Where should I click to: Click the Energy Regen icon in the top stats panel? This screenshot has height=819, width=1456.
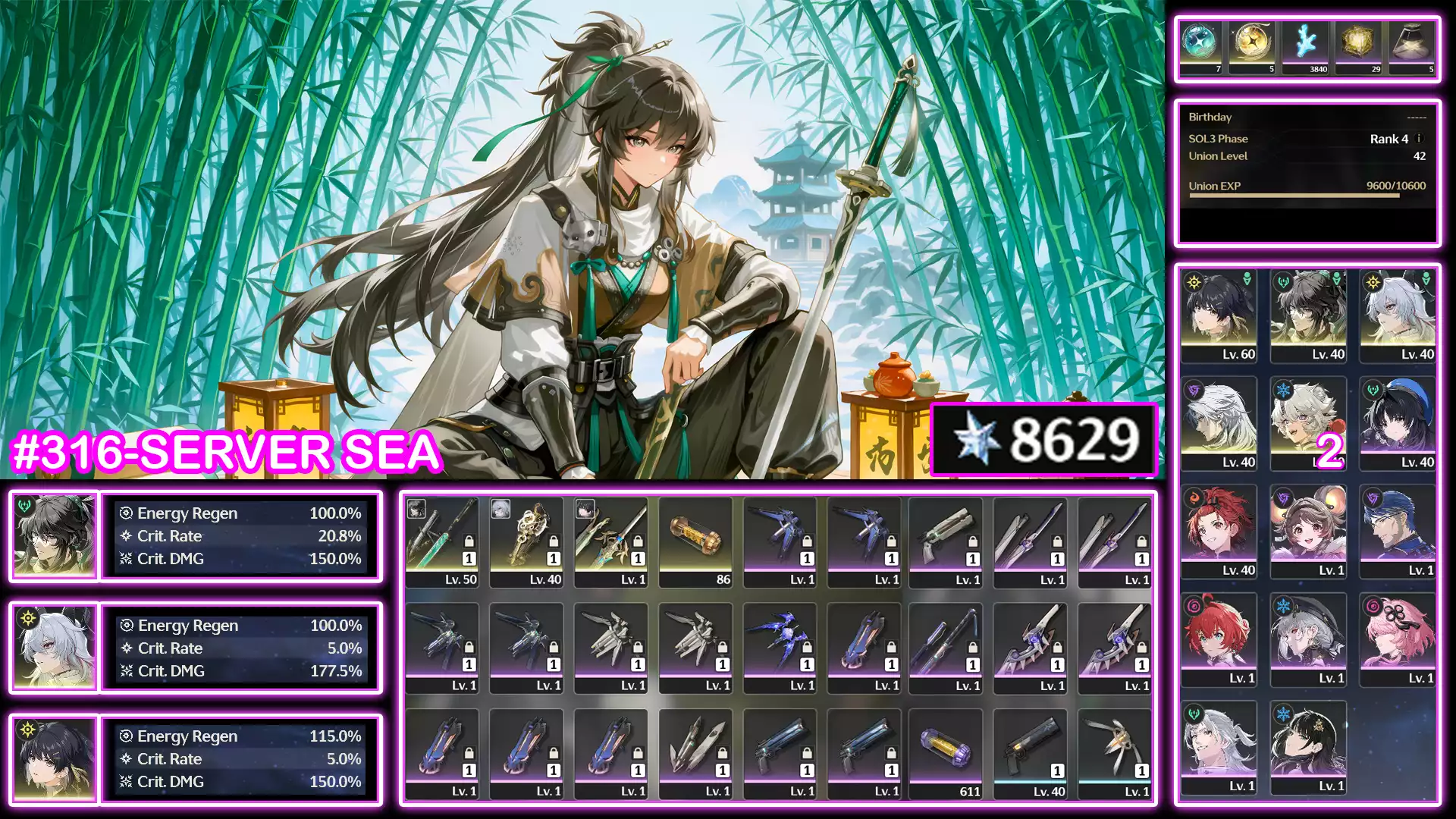click(127, 513)
